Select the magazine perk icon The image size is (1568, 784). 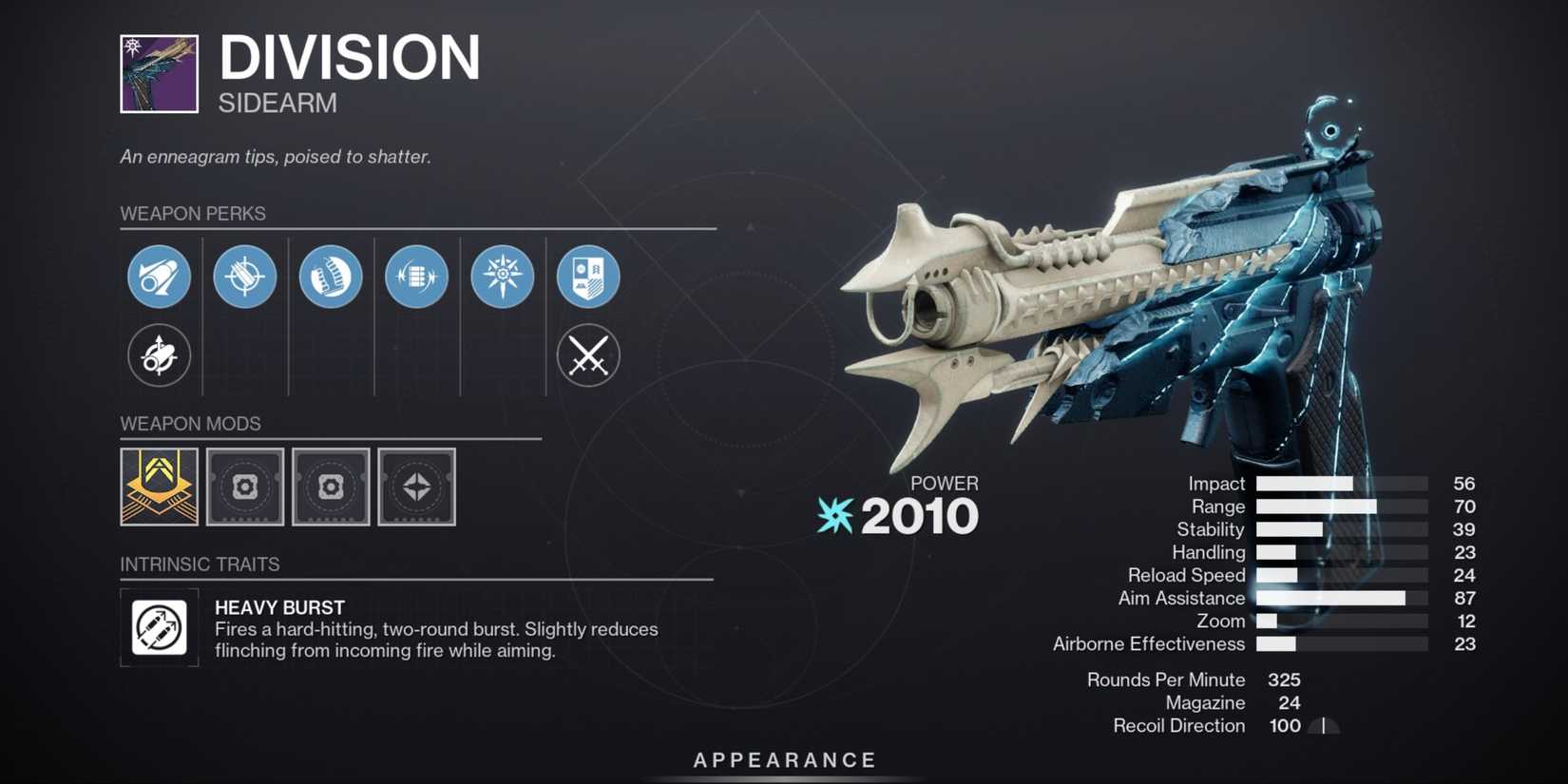coord(331,277)
